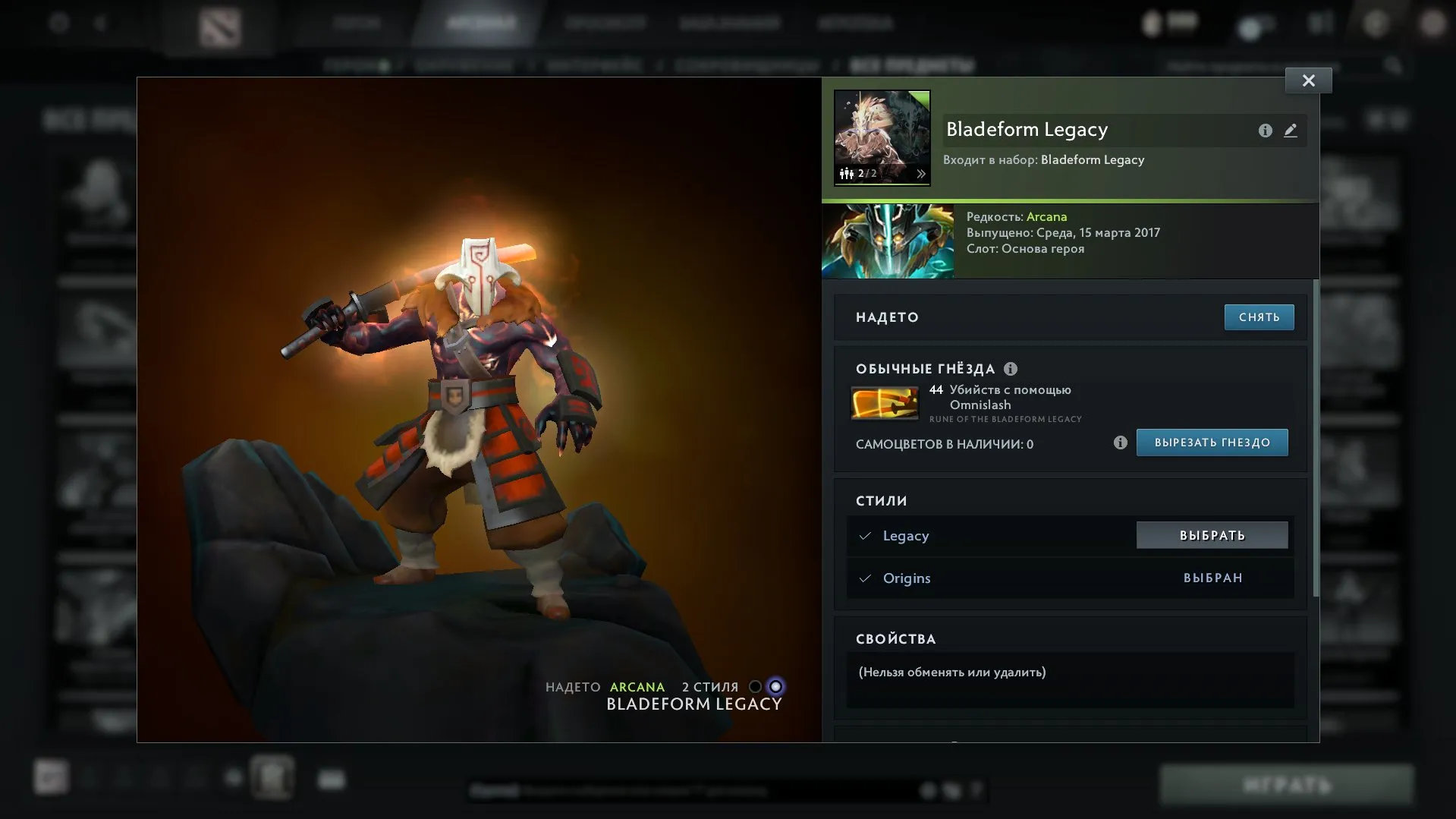Select the filled style radio button
The image size is (1456, 819).
tap(775, 686)
